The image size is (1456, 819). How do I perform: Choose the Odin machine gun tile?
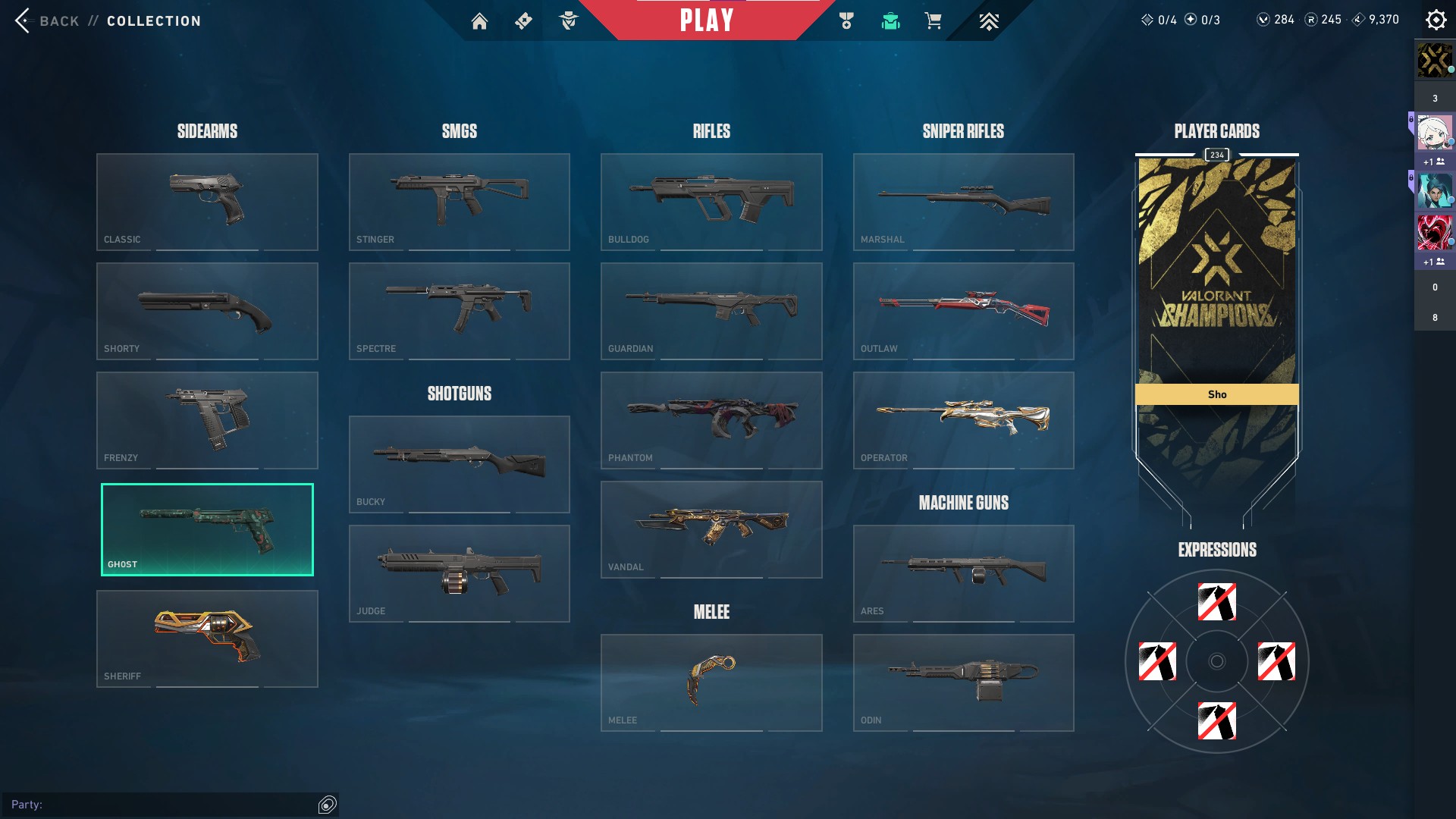pos(963,682)
